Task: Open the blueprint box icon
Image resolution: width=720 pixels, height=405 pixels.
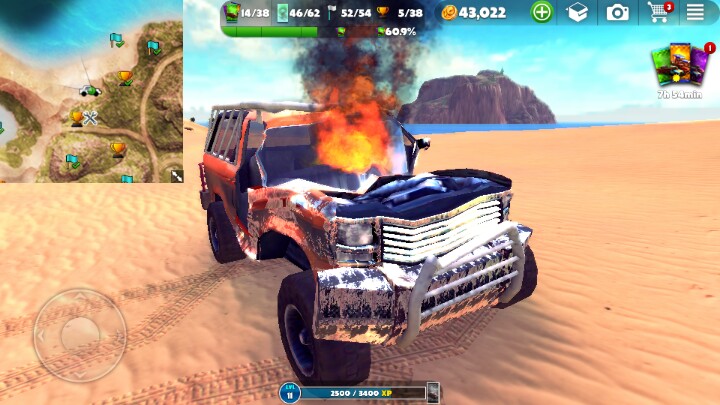Action: (x=577, y=12)
